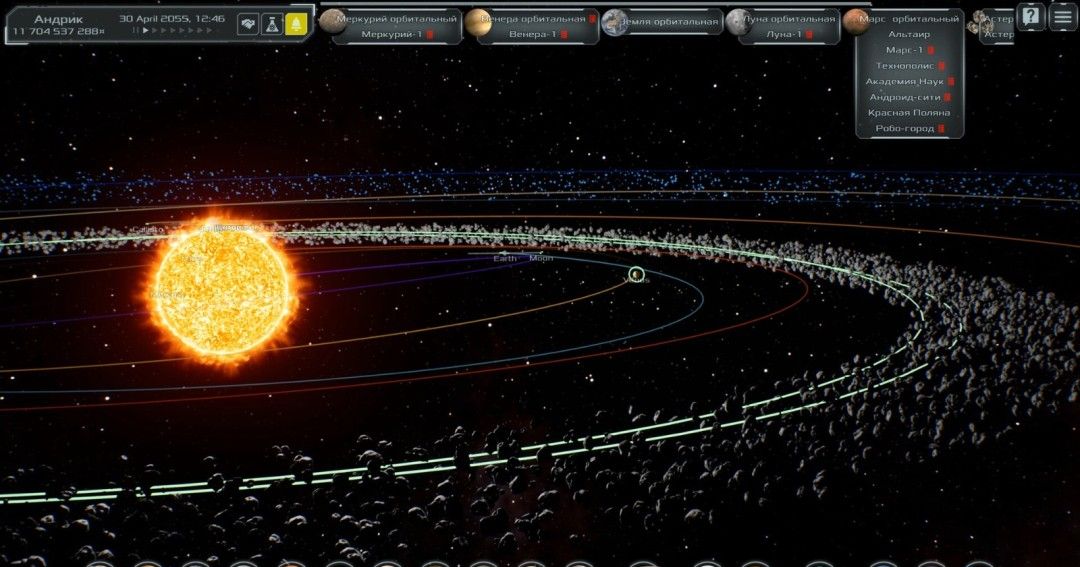Image resolution: width=1080 pixels, height=567 pixels.
Task: Select Марс орбитальный station
Action: click(909, 19)
